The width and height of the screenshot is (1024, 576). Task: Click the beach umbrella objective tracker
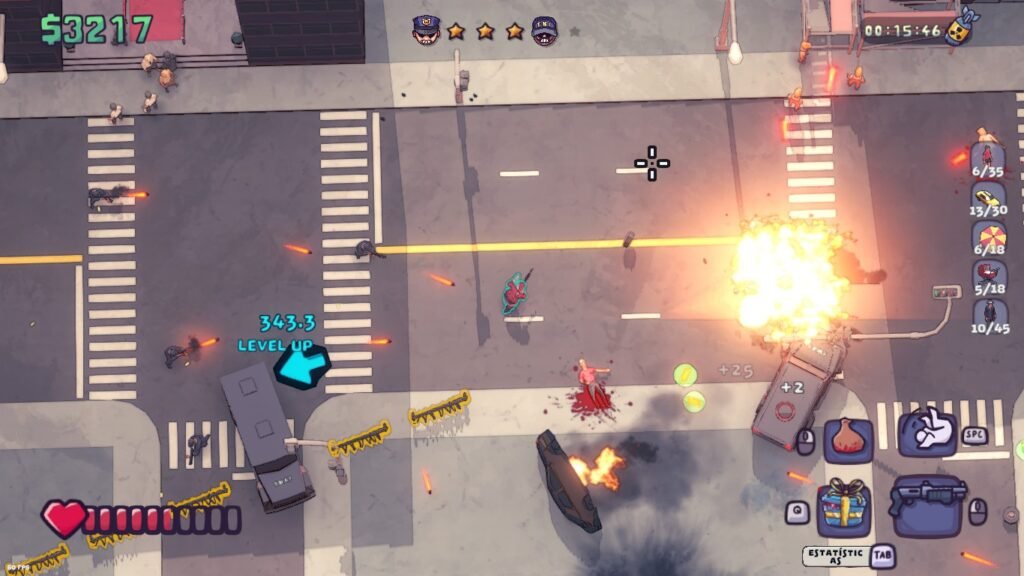989,237
